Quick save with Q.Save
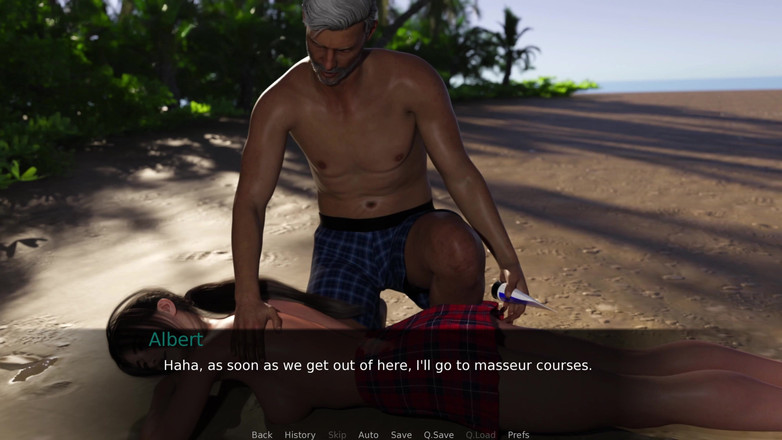782x440 pixels. click(438, 435)
